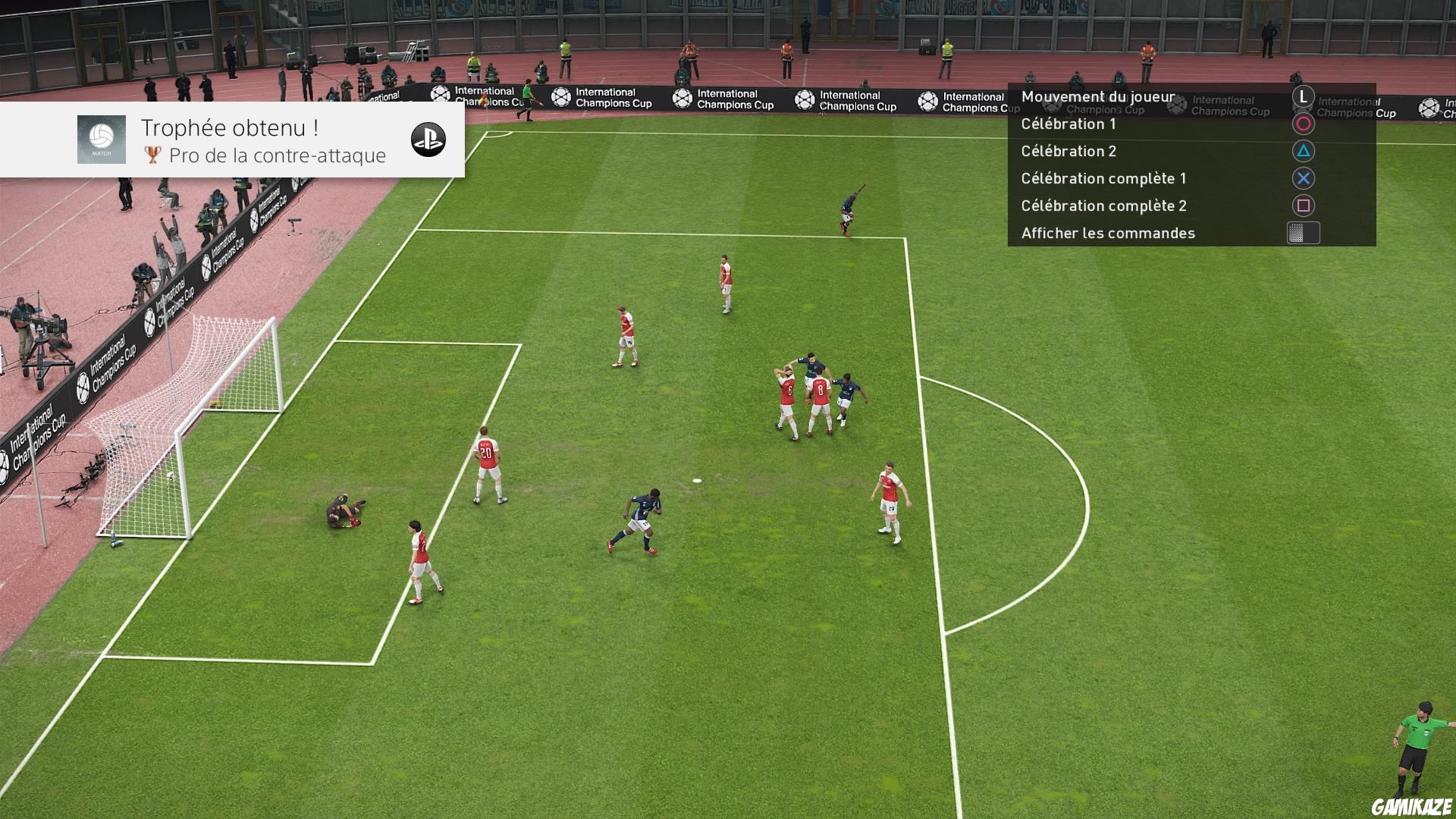Activate Célébration complète 1 option

click(1105, 178)
